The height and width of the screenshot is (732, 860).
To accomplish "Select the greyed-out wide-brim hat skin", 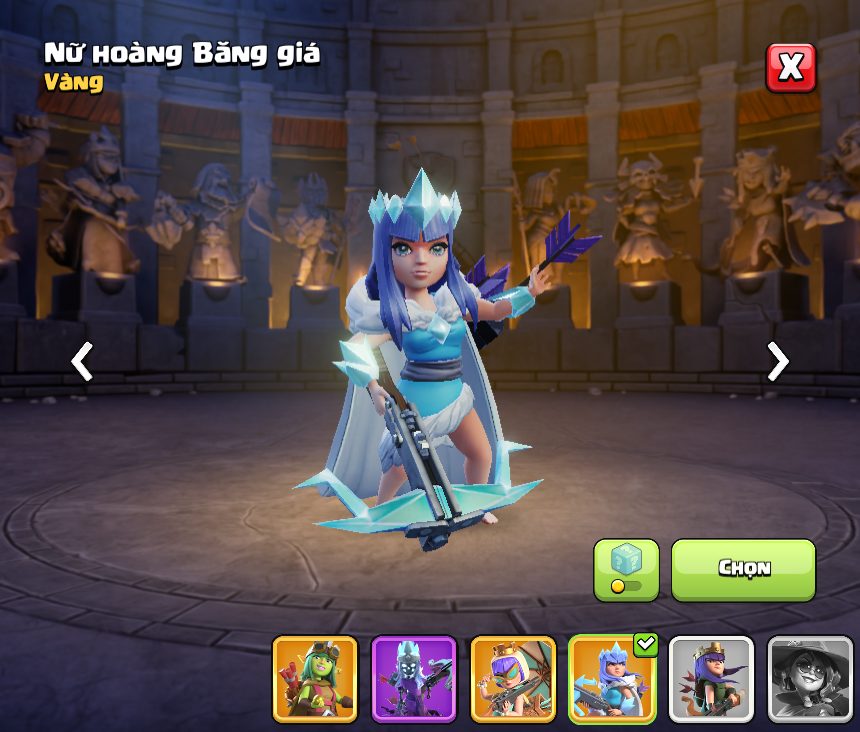I will click(x=810, y=679).
